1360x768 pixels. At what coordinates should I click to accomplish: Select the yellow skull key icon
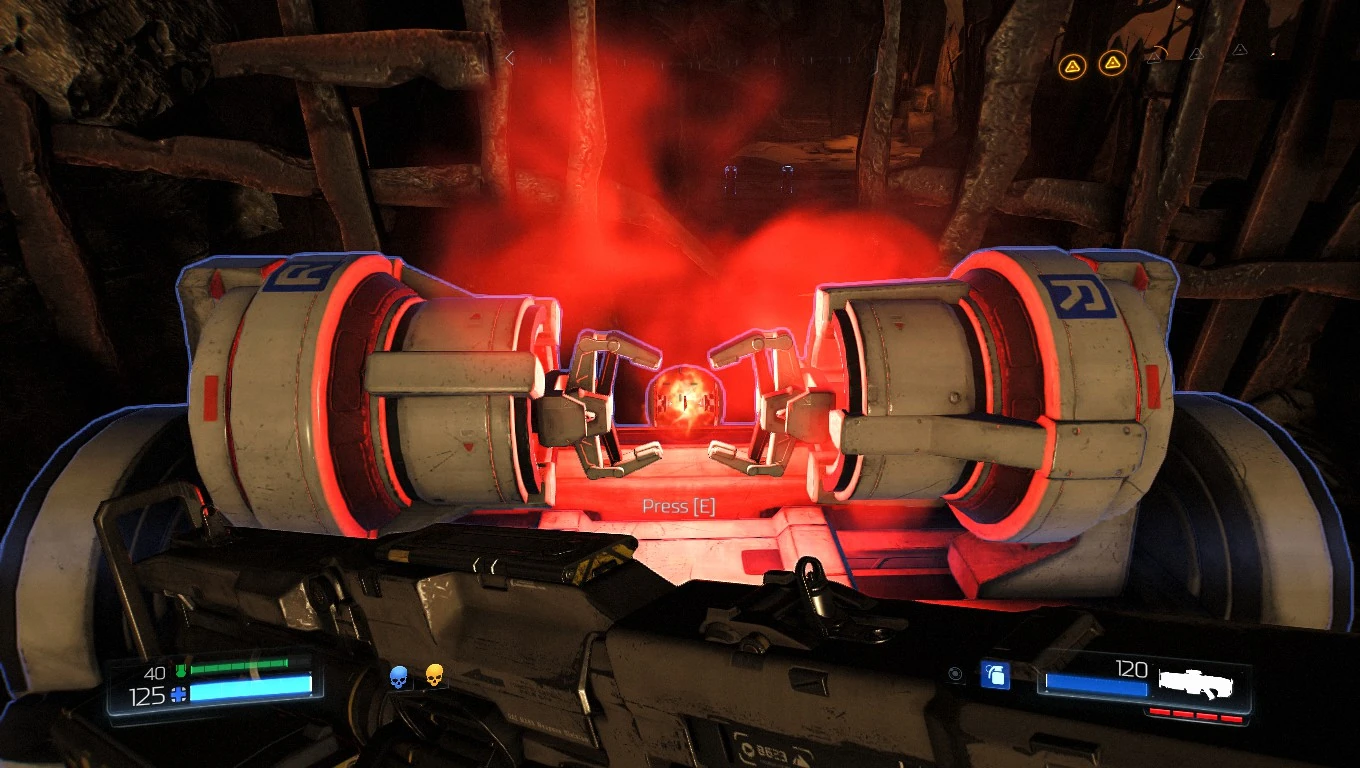point(433,675)
